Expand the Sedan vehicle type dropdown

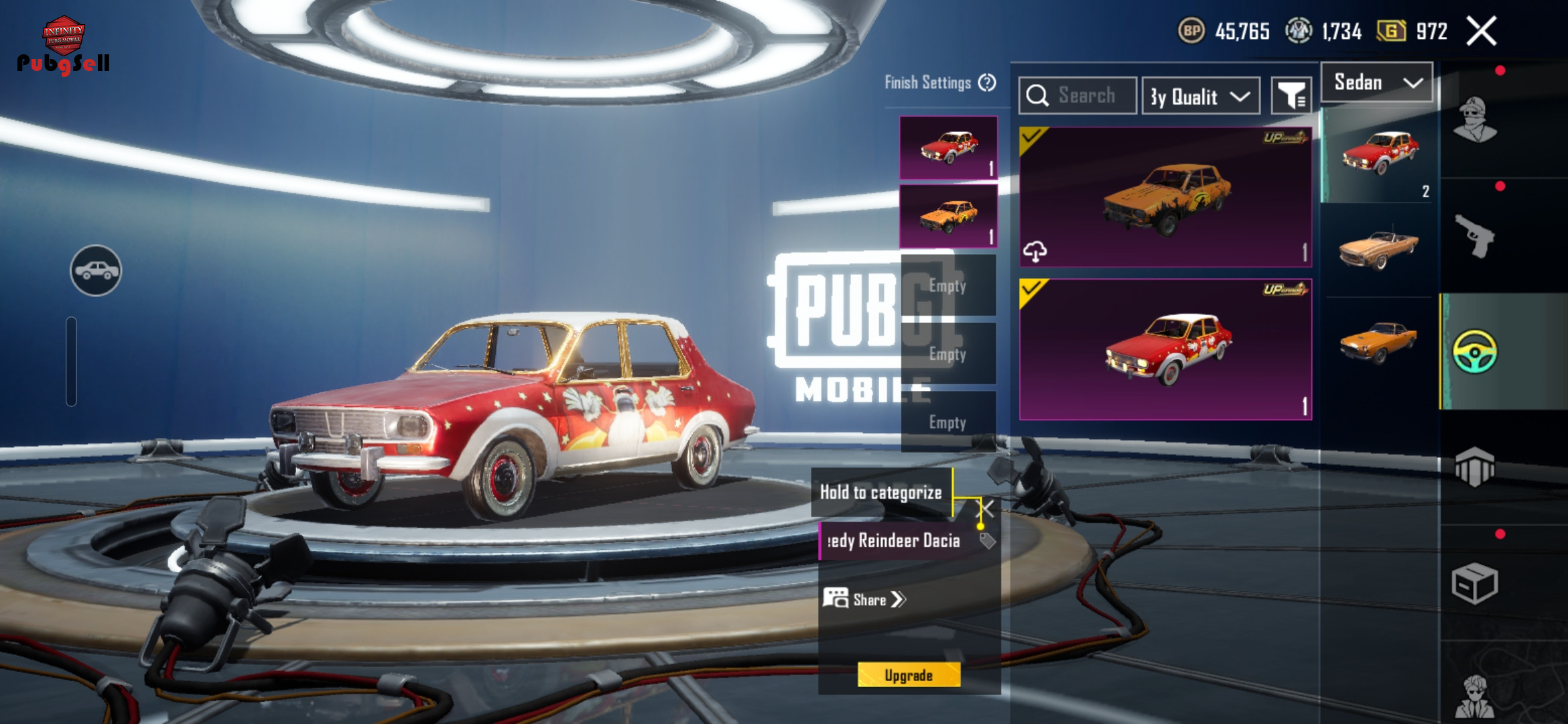coord(1377,82)
